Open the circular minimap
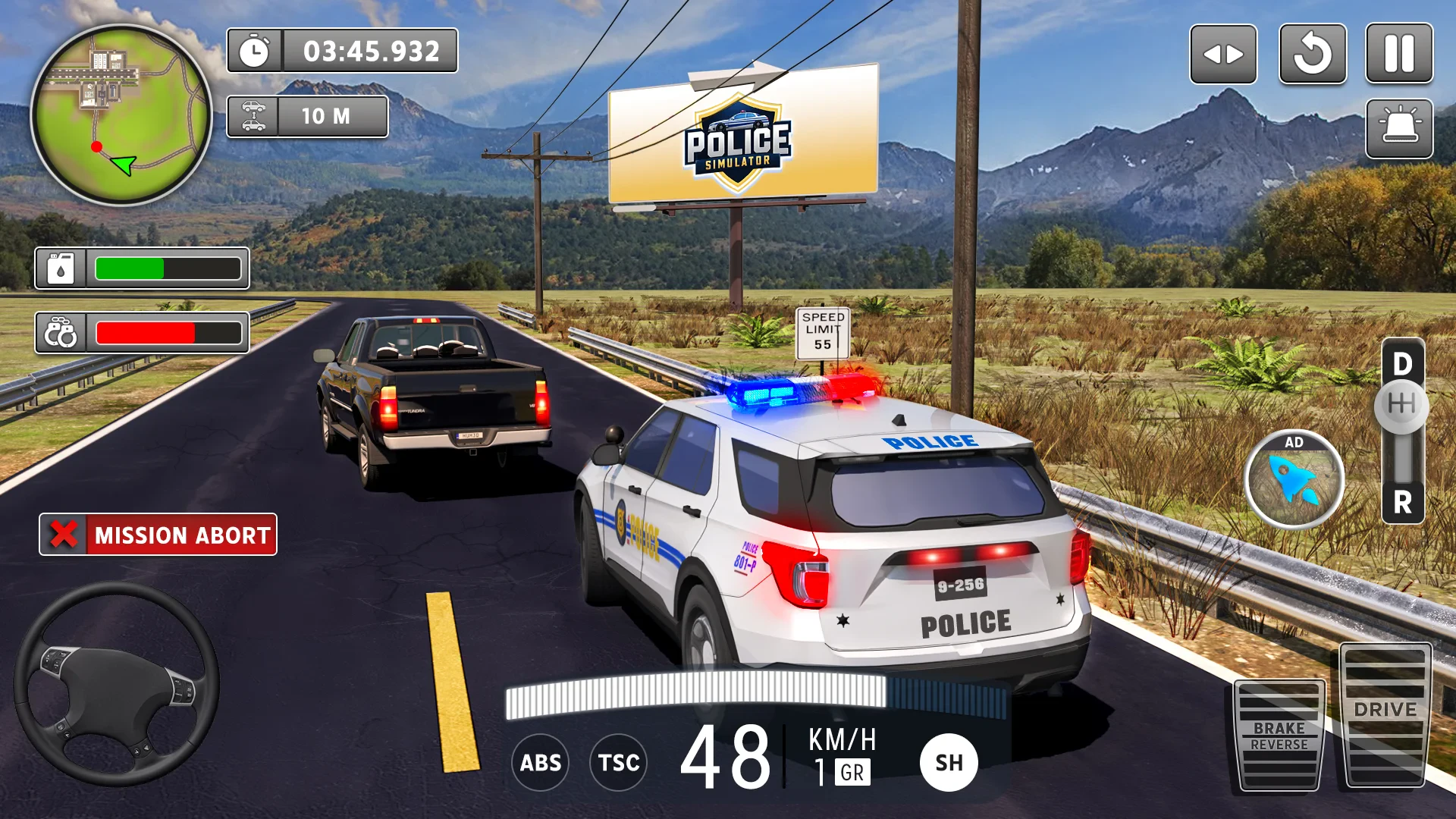Viewport: 1456px width, 819px height. tap(121, 115)
